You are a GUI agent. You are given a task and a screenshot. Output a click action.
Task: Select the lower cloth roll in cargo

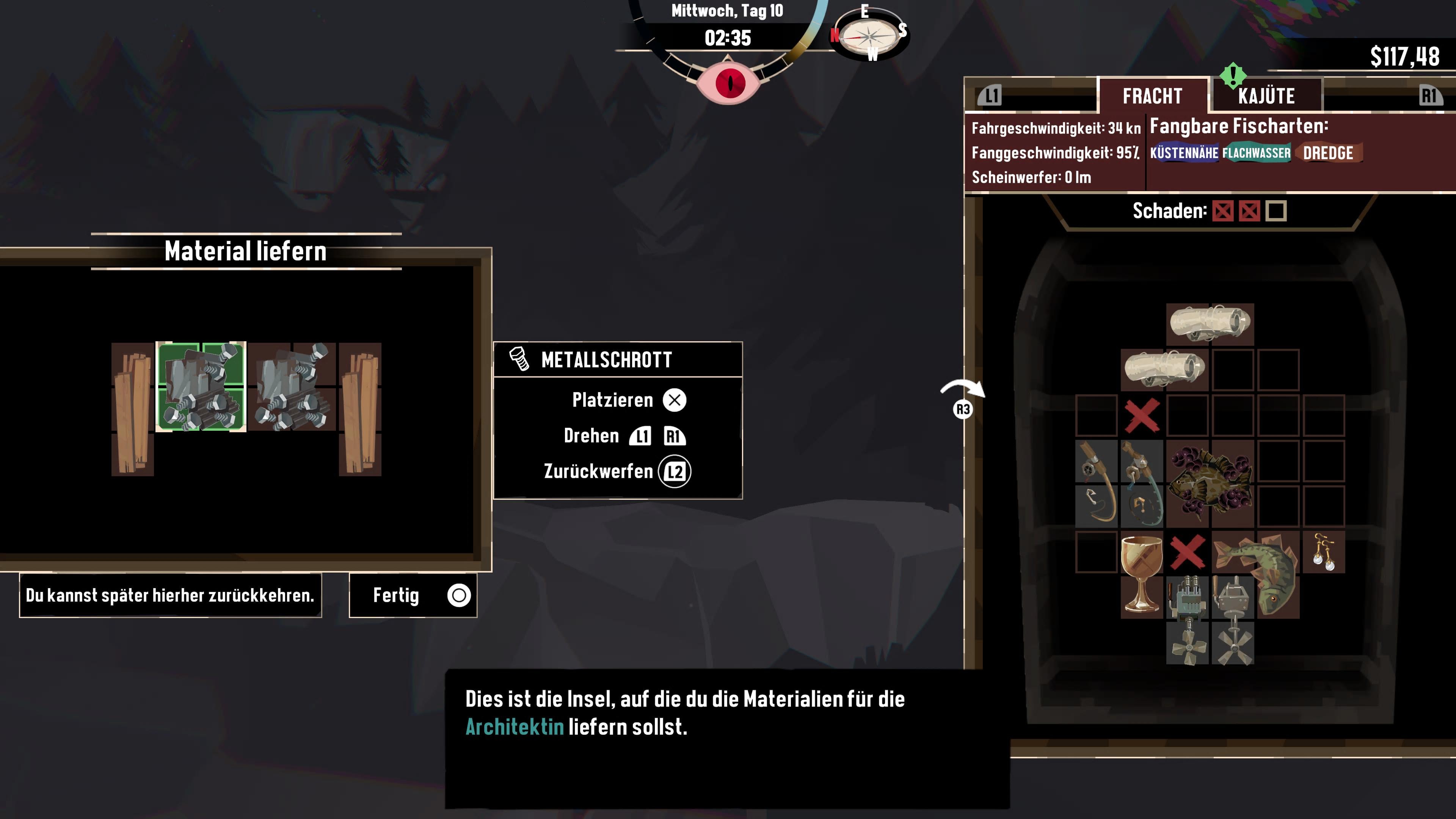click(x=1164, y=369)
